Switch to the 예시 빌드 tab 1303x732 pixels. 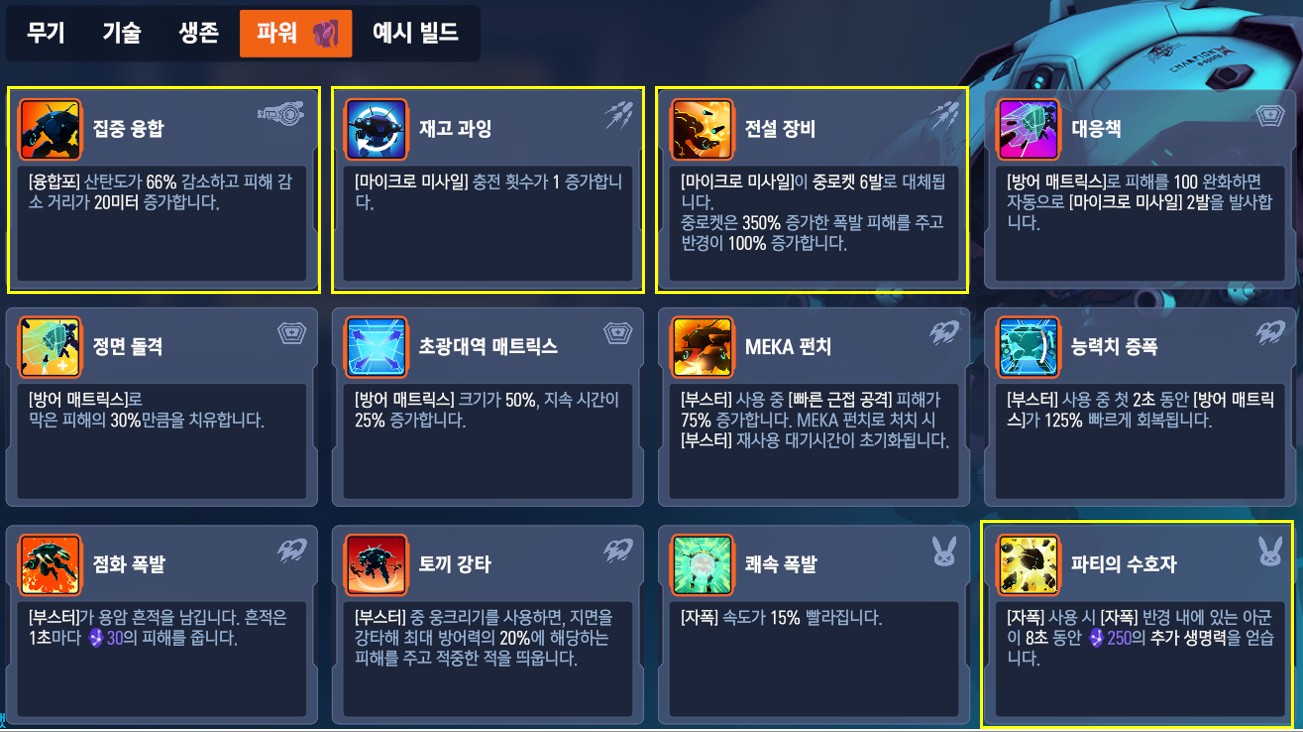pyautogui.click(x=415, y=31)
